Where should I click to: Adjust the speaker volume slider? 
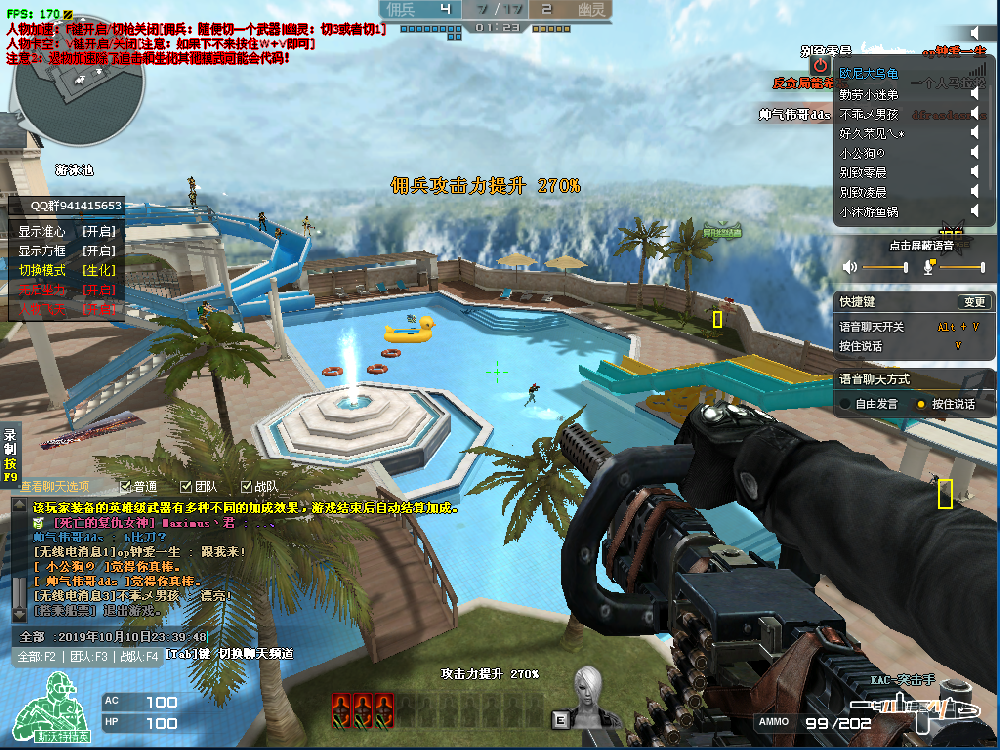[885, 267]
